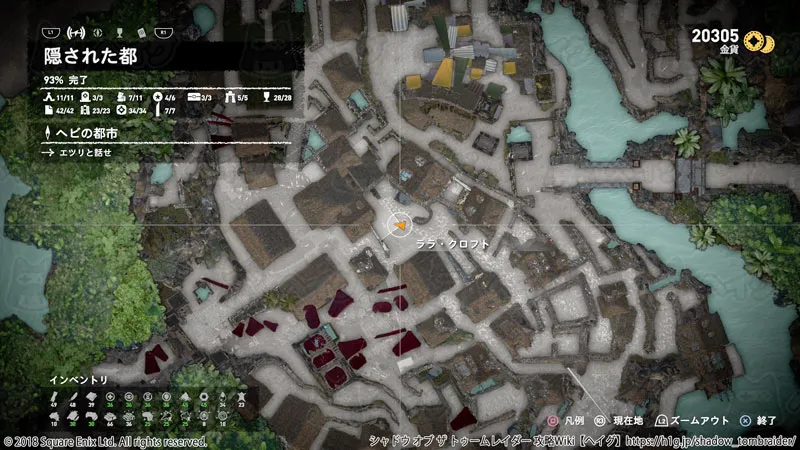The height and width of the screenshot is (450, 800).
Task: Click Lara Croft's orange position marker
Action: point(399,227)
